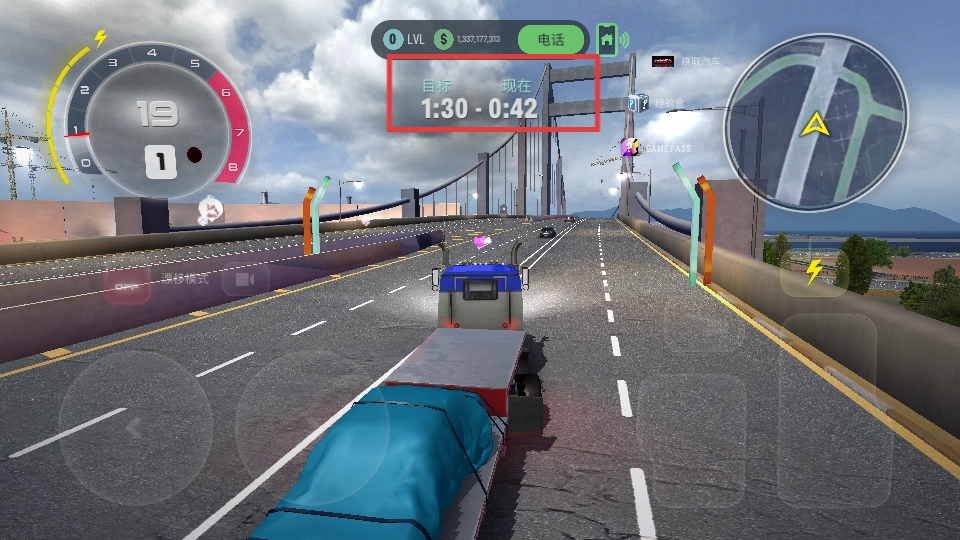Viewport: 960px width, 540px height.
Task: Switch the camera view button
Action: click(x=245, y=279)
